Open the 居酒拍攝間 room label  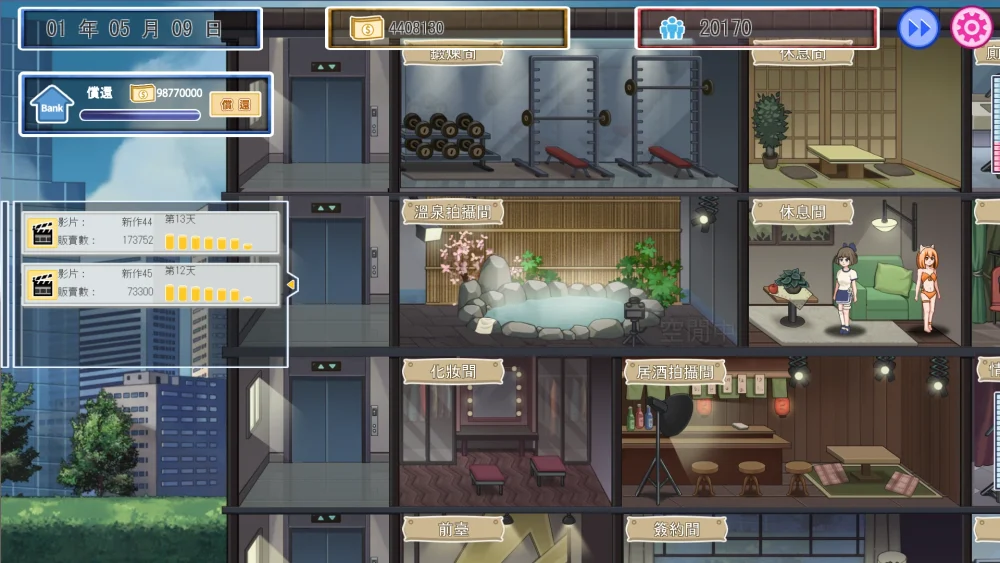pyautogui.click(x=675, y=371)
